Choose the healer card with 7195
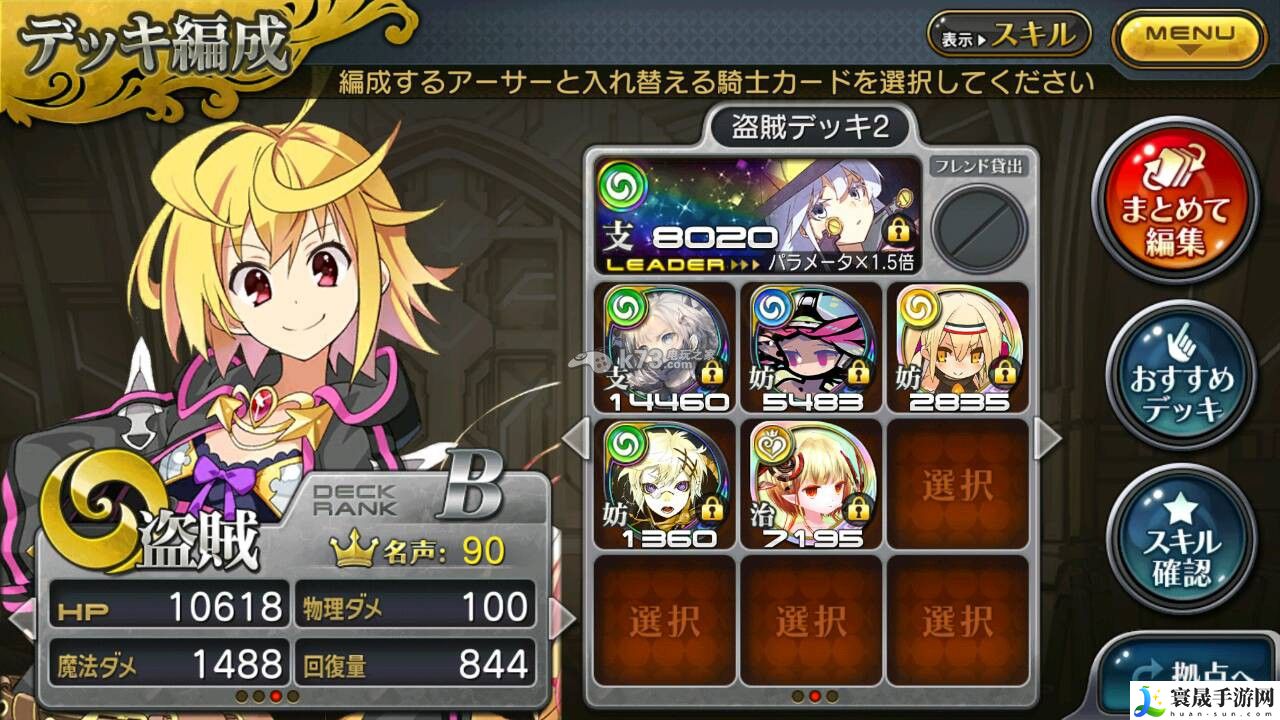Viewport: 1280px width, 720px height. click(811, 485)
